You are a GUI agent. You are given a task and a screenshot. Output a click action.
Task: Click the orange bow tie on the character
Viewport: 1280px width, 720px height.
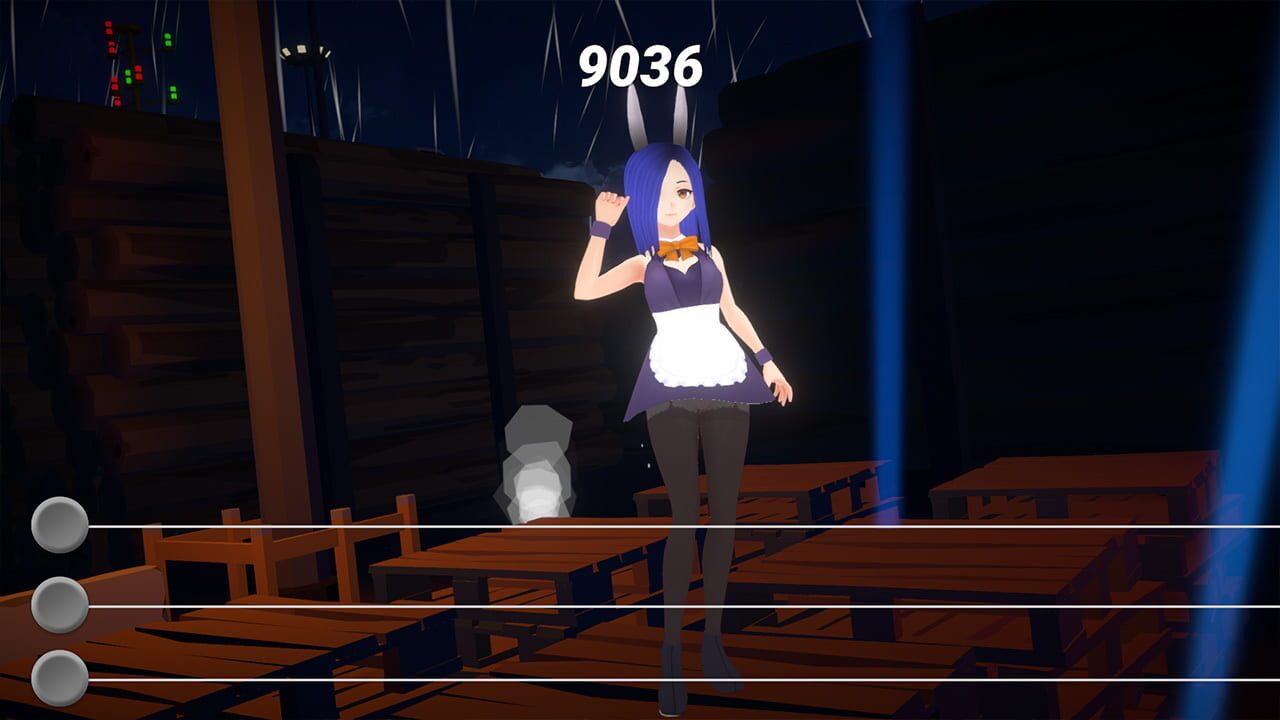(x=682, y=245)
